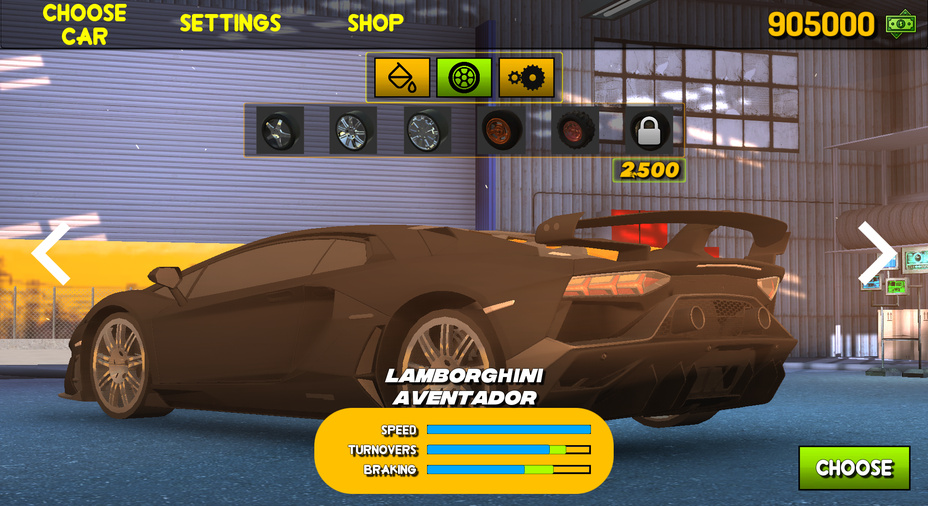Image resolution: width=928 pixels, height=506 pixels.
Task: Go to the Shop
Action: tap(375, 22)
